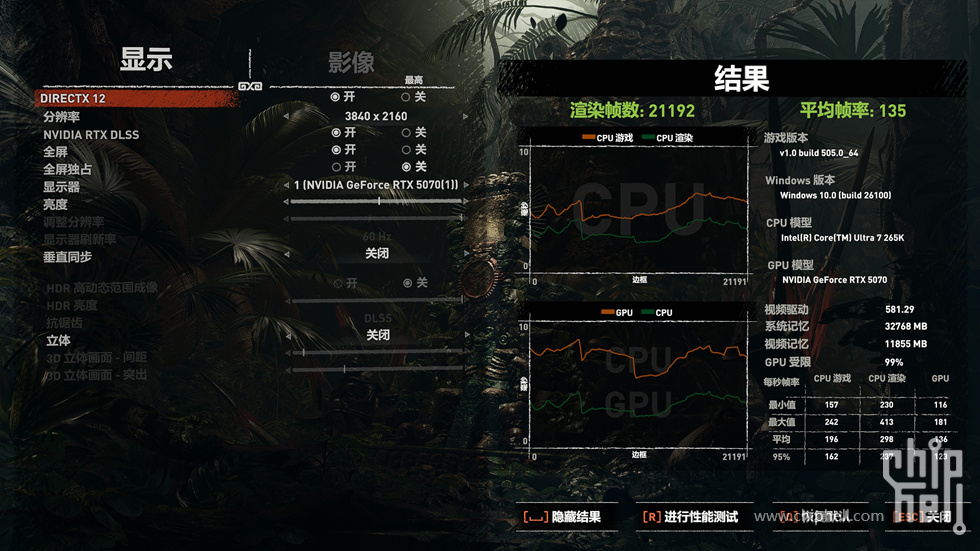Cycle the 显示器 monitor option right
980x551 pixels.
pos(467,185)
